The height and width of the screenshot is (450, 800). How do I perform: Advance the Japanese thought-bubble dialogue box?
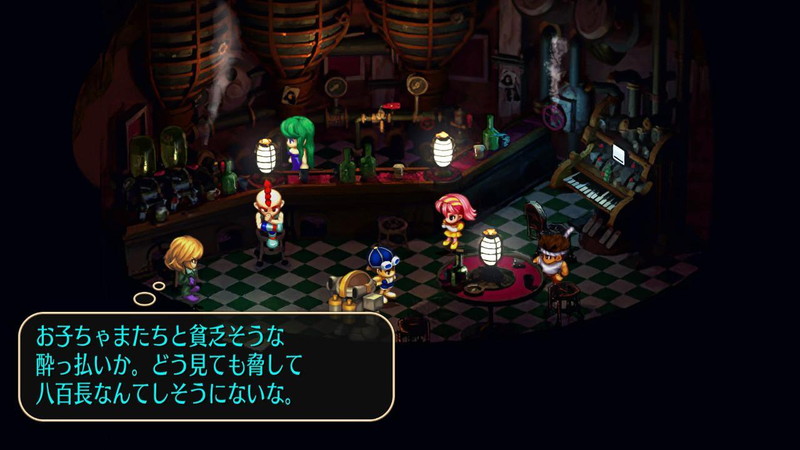206,365
